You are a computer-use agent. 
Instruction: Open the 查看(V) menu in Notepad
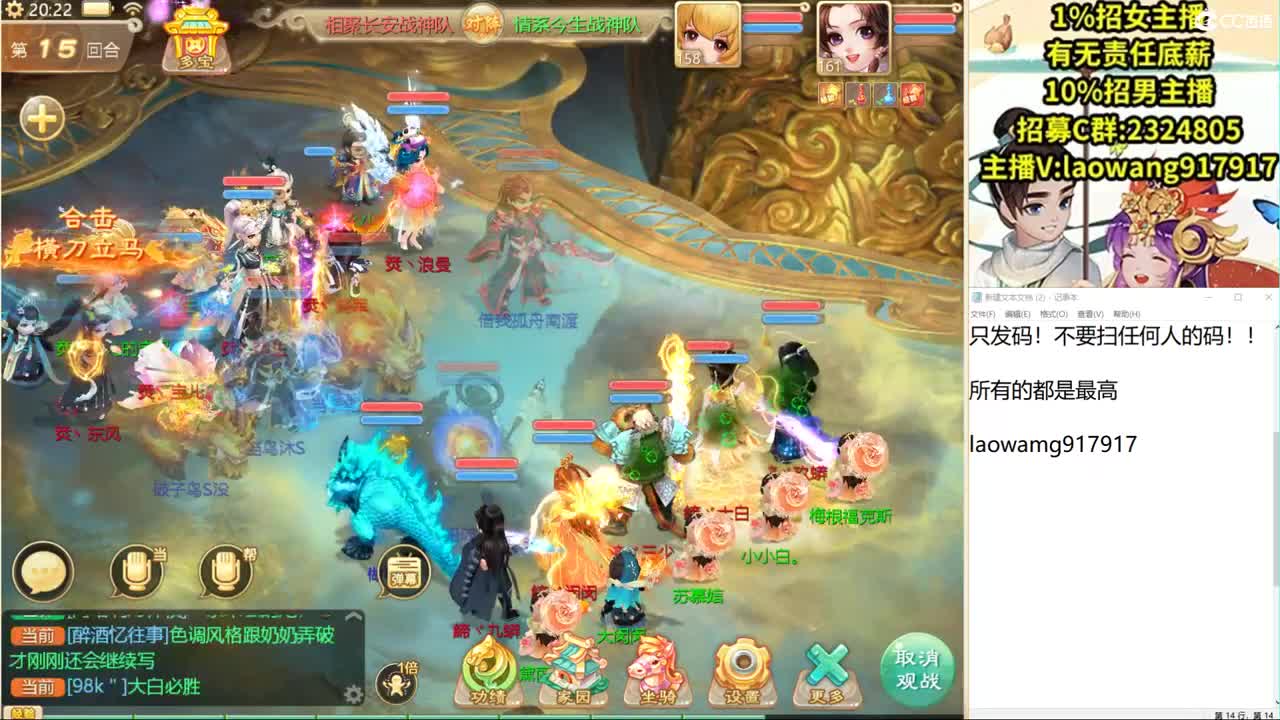(1091, 314)
